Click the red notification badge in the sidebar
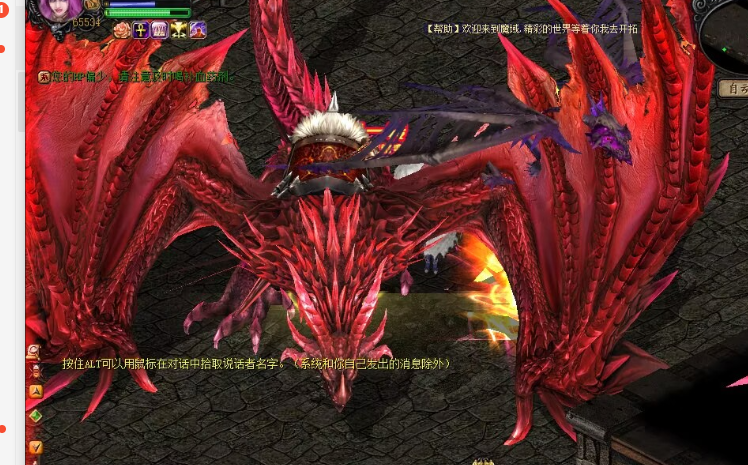748x465 pixels. tap(4, 10)
